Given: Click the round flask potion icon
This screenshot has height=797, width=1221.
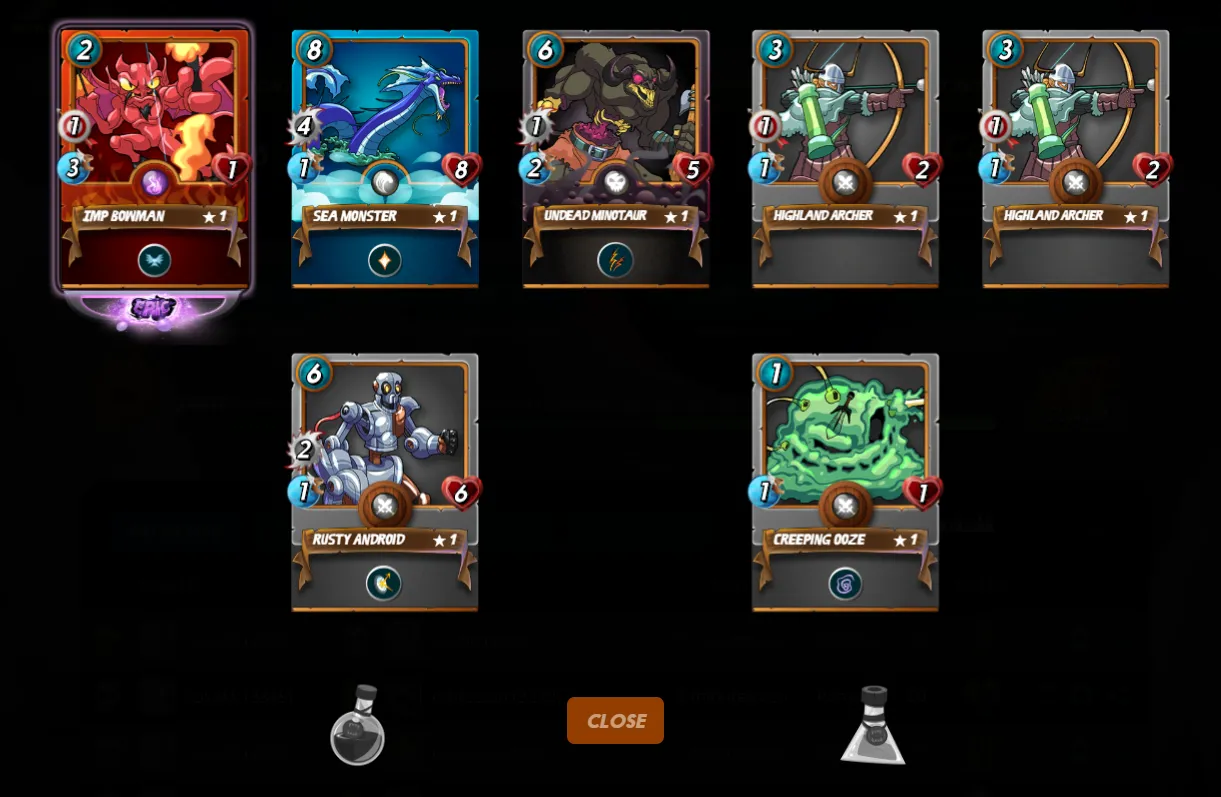Looking at the screenshot, I should 358,727.
